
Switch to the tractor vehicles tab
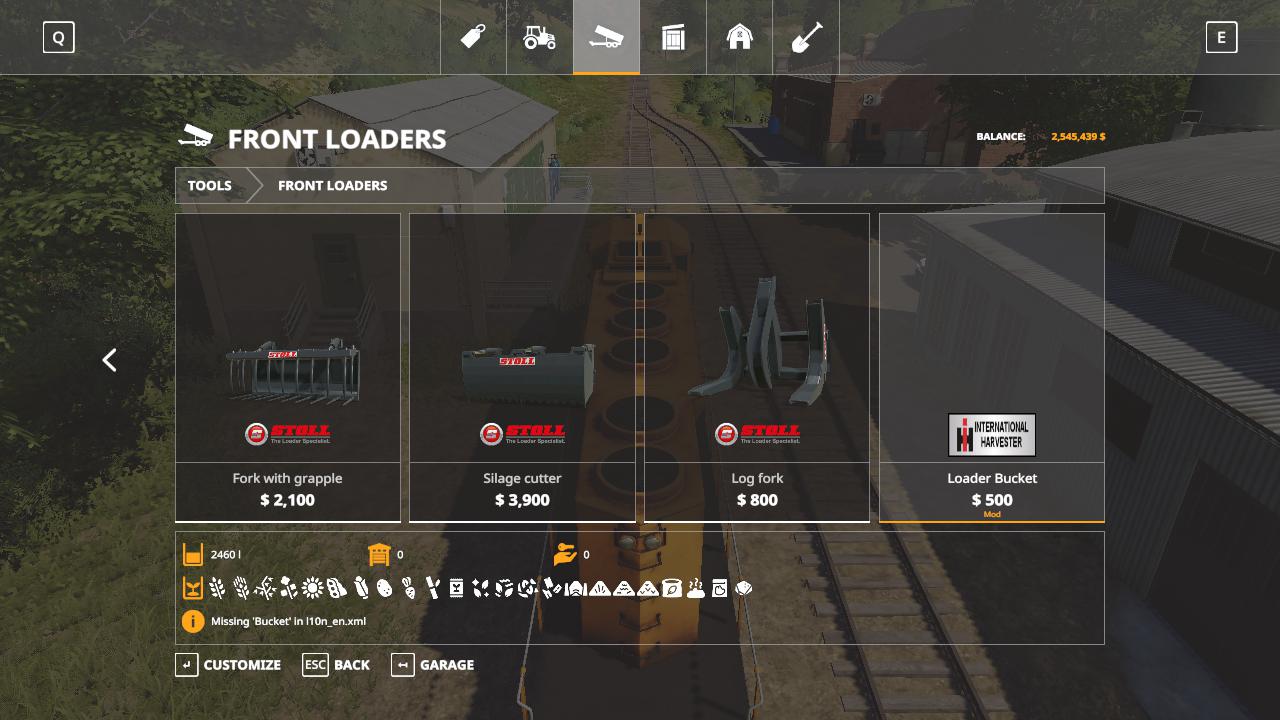pos(540,37)
